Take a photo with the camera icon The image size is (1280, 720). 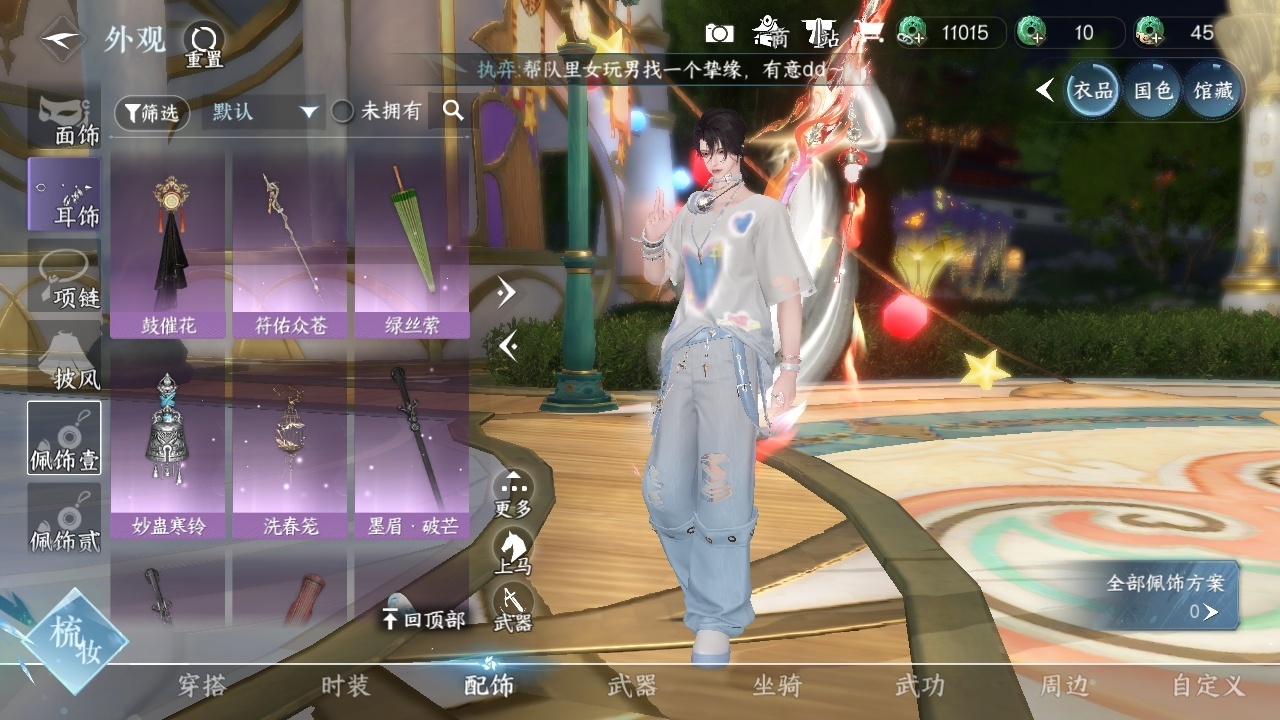[719, 33]
